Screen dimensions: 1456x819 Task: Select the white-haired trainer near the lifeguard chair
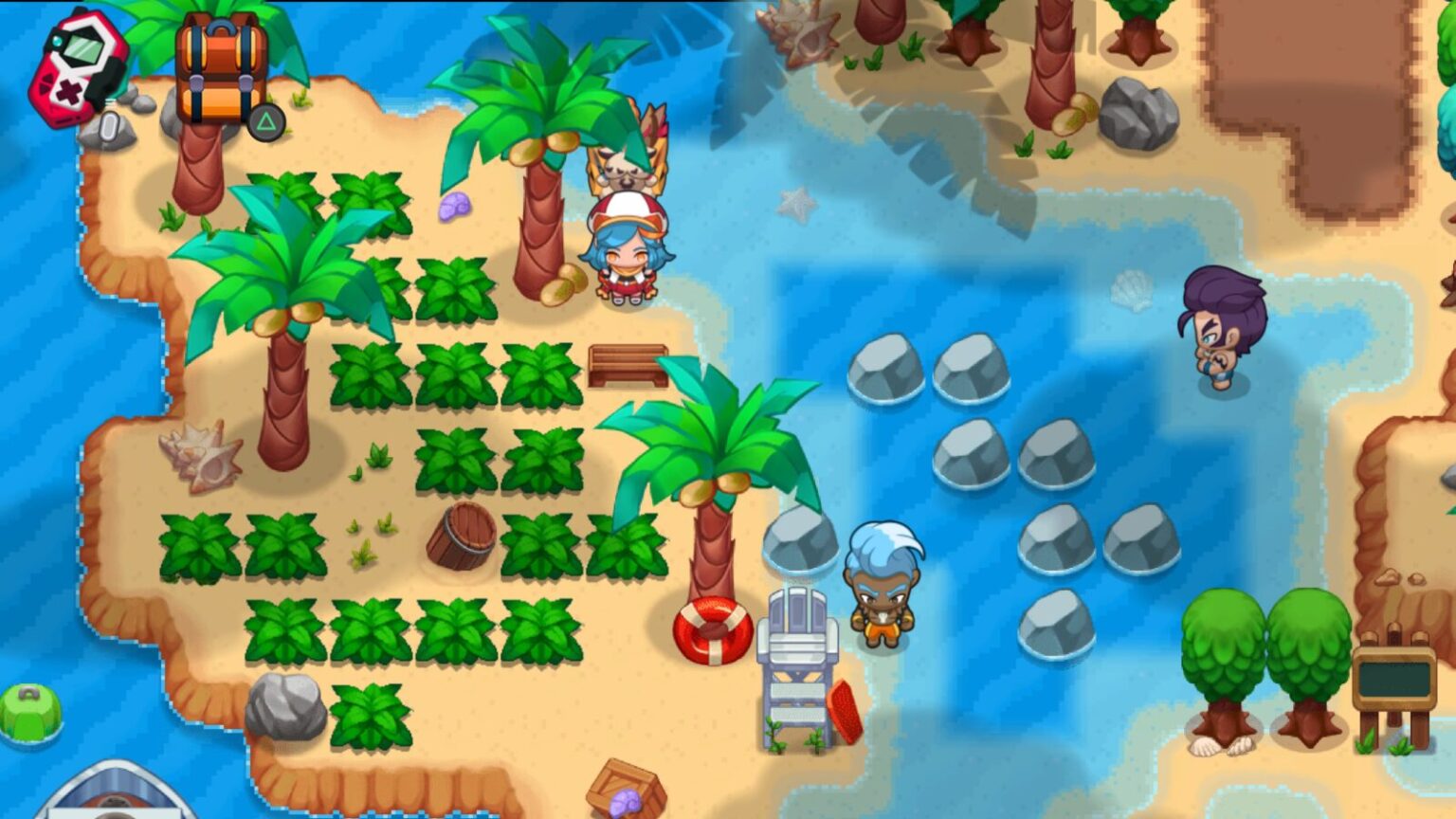click(x=883, y=588)
